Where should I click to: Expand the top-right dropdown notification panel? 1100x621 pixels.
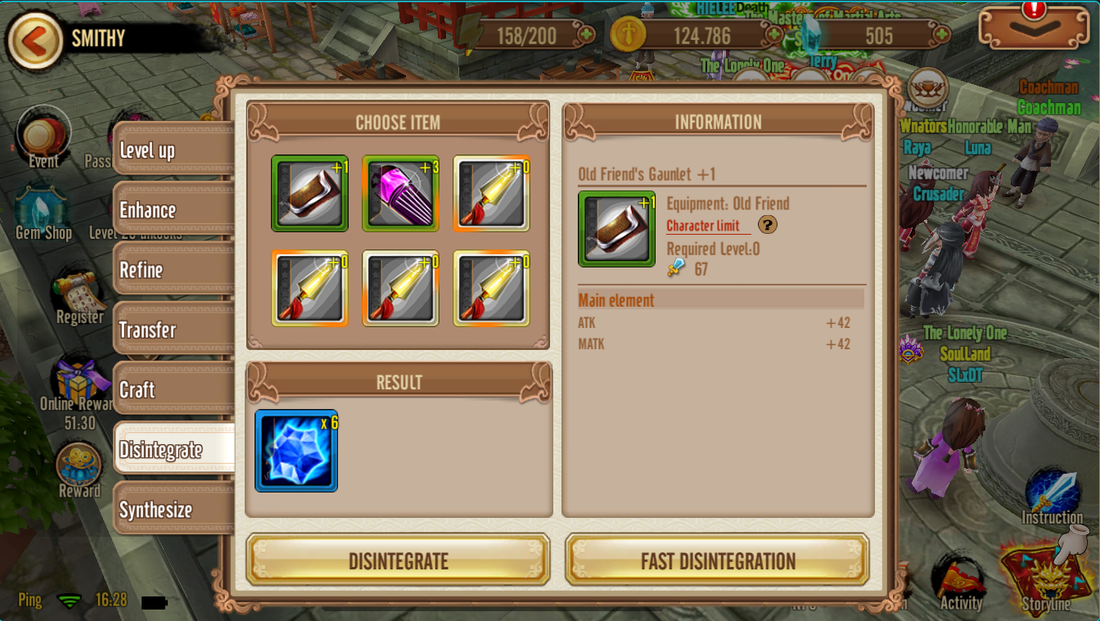pos(1033,28)
